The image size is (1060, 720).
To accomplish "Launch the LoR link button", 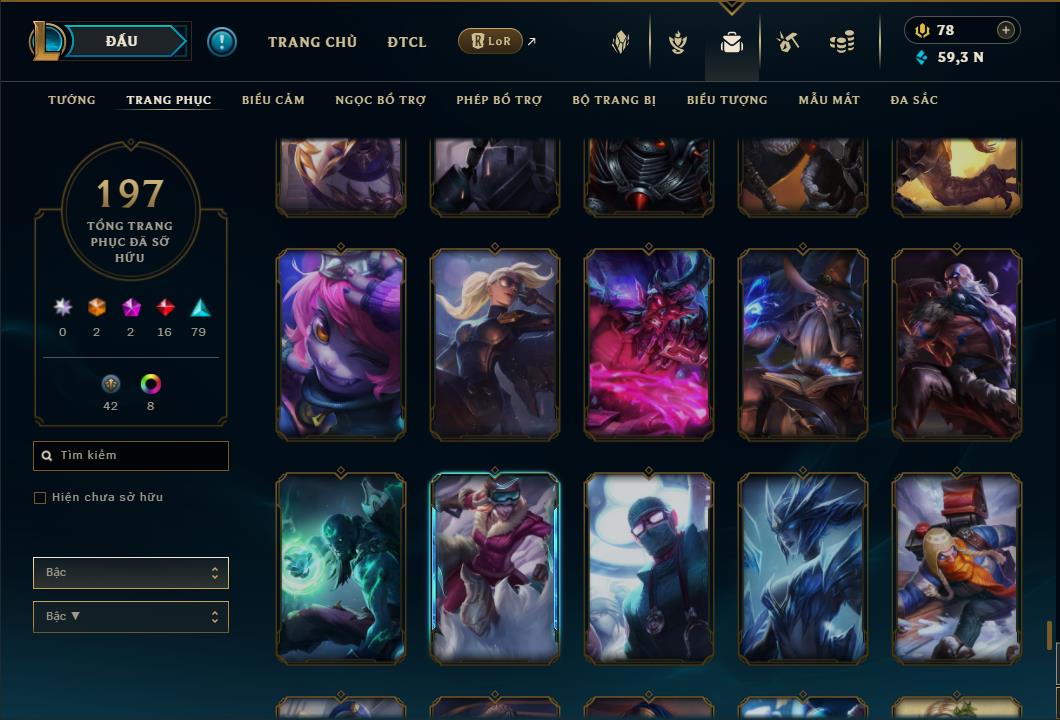I will pyautogui.click(x=490, y=41).
